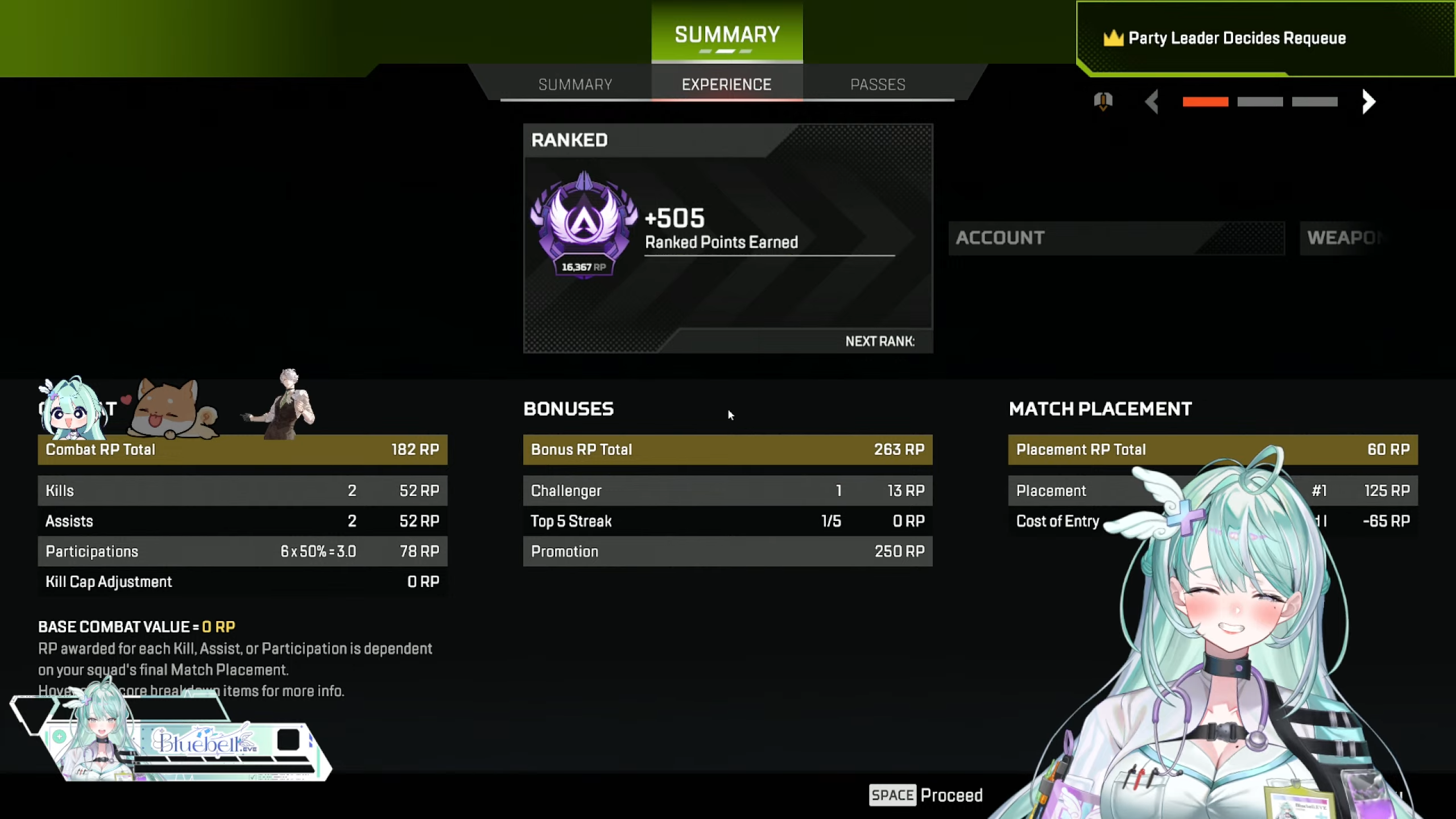Select the Passes tab

(x=878, y=85)
